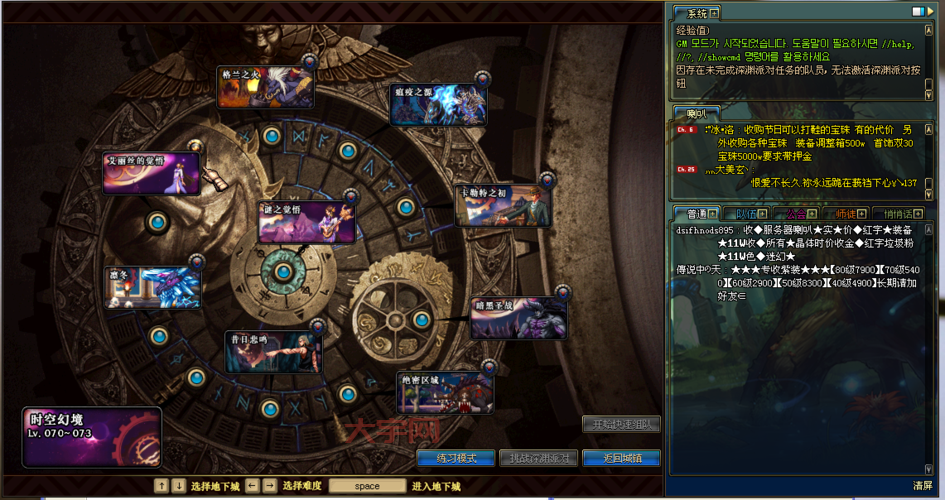Select the 绝密区域 dungeon tile
This screenshot has height=500, width=945.
tap(444, 392)
